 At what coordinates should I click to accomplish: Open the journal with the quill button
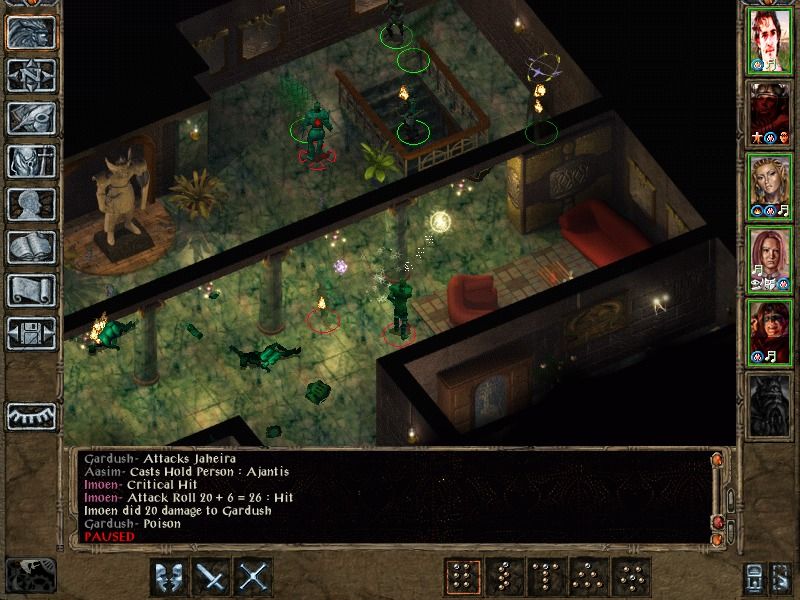click(x=29, y=118)
